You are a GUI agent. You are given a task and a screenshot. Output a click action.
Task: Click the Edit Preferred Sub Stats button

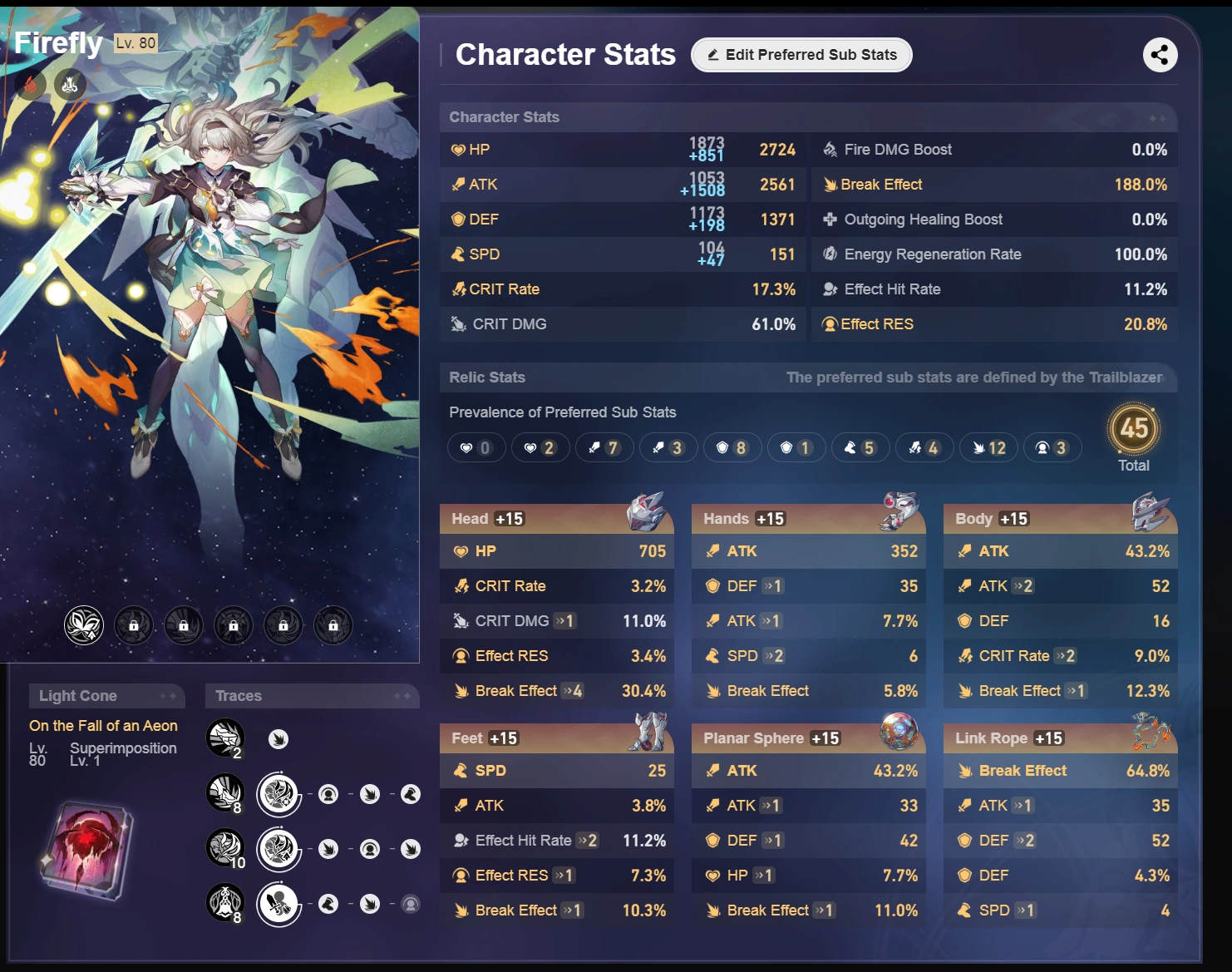click(801, 55)
